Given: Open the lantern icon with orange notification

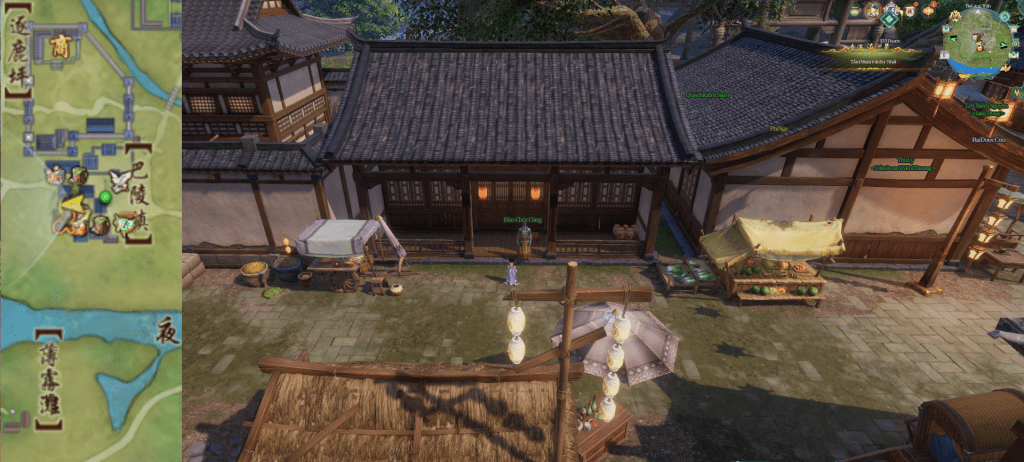Looking at the screenshot, I should click(x=929, y=10).
